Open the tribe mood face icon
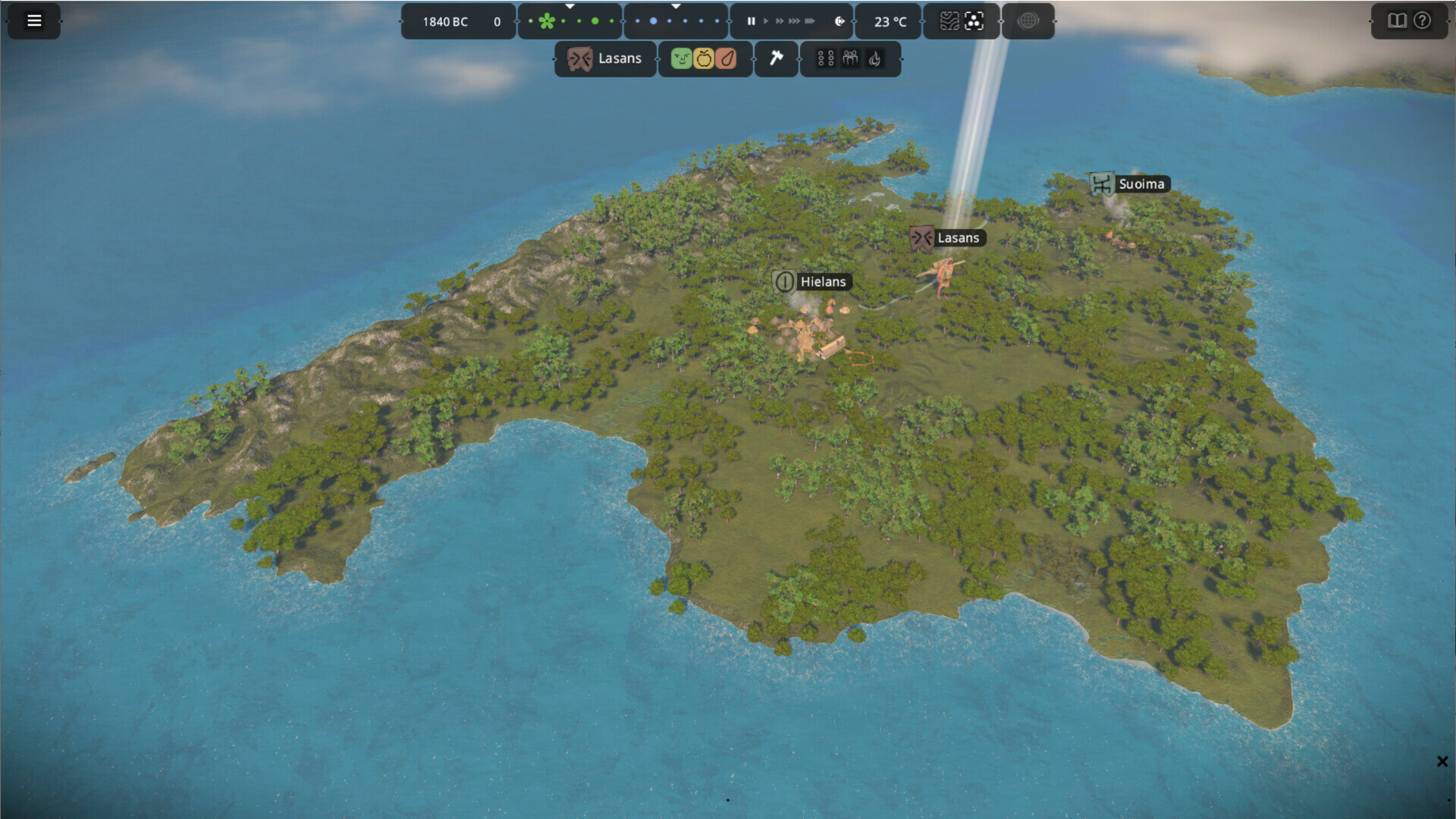 pyautogui.click(x=680, y=58)
